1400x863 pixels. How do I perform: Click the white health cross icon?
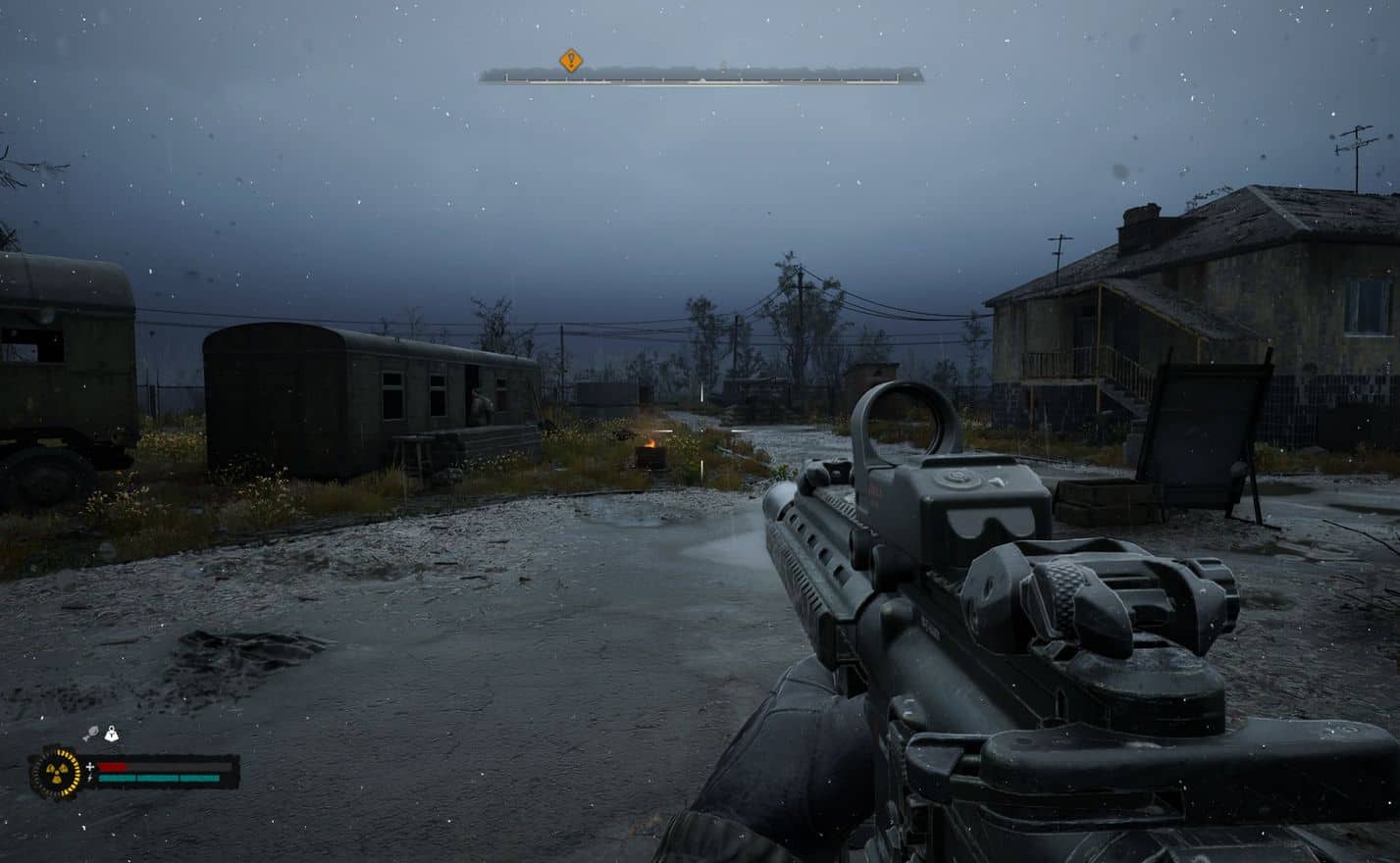pos(90,766)
